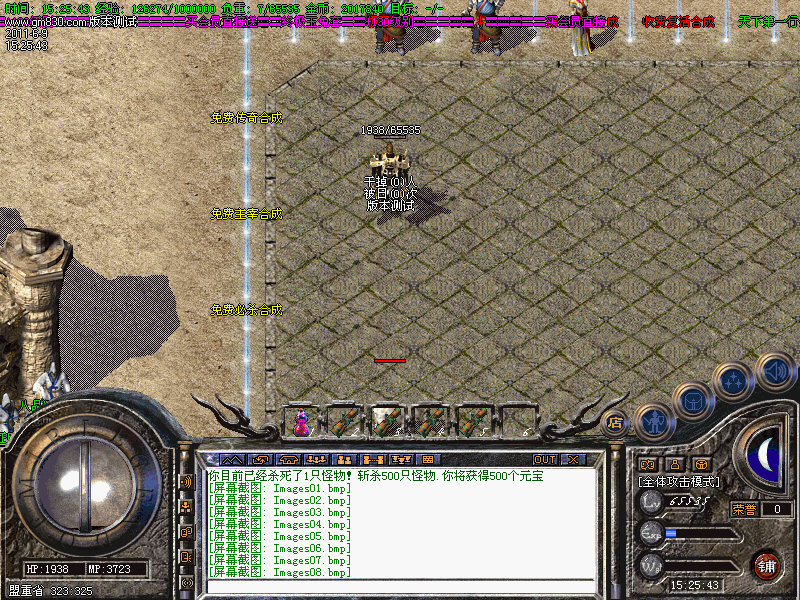Viewport: 800px width, 600px height.
Task: Switch the attack mode label 全体攻击模式
Action: pos(679,481)
